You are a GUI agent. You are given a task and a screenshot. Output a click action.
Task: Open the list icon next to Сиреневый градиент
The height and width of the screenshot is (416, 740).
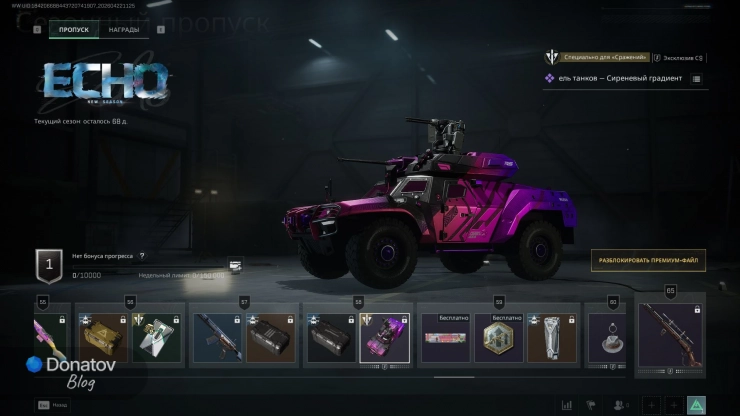pos(696,78)
